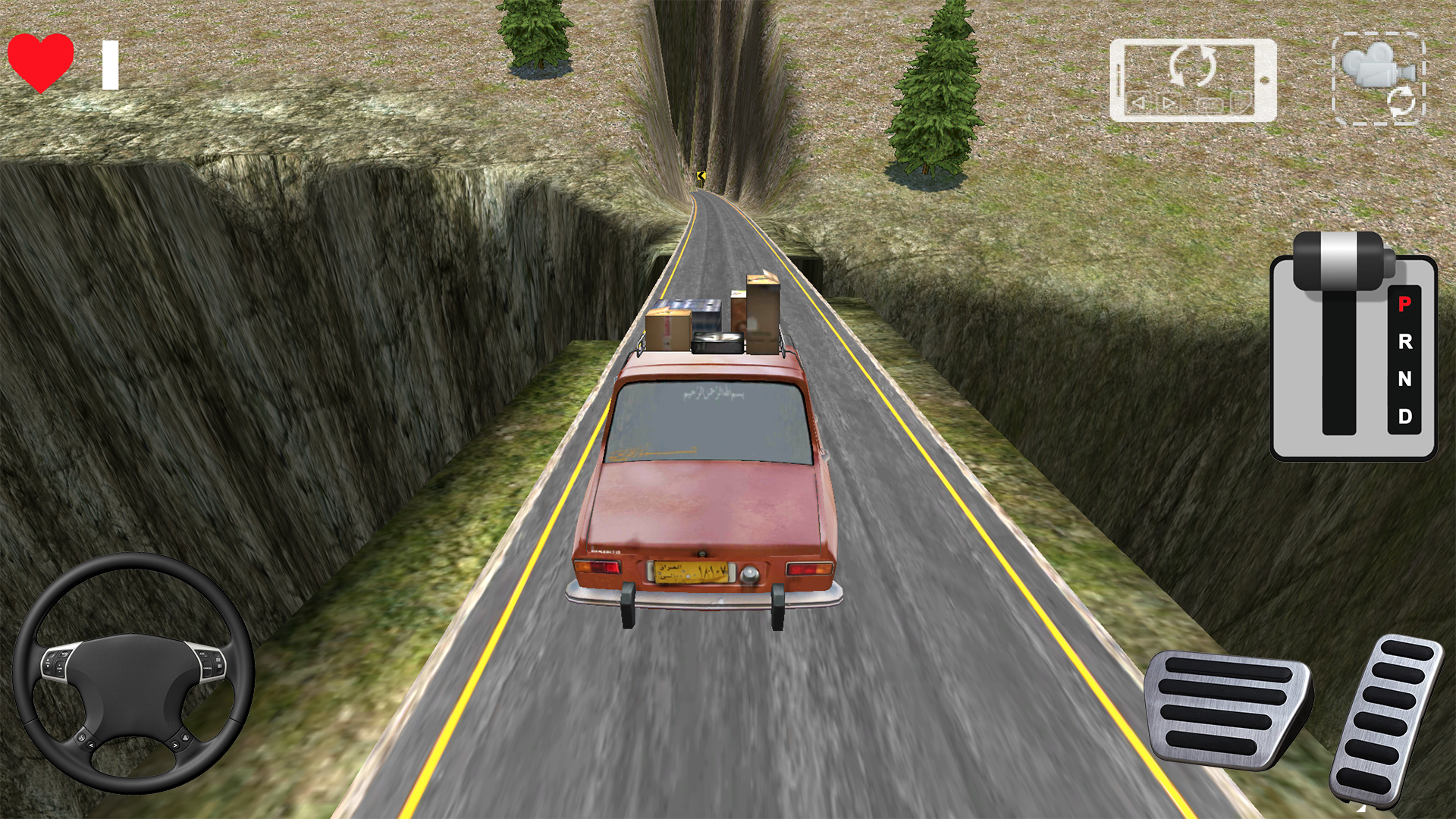
Task: Click the left arrow on the phone icon
Action: [x=1138, y=103]
